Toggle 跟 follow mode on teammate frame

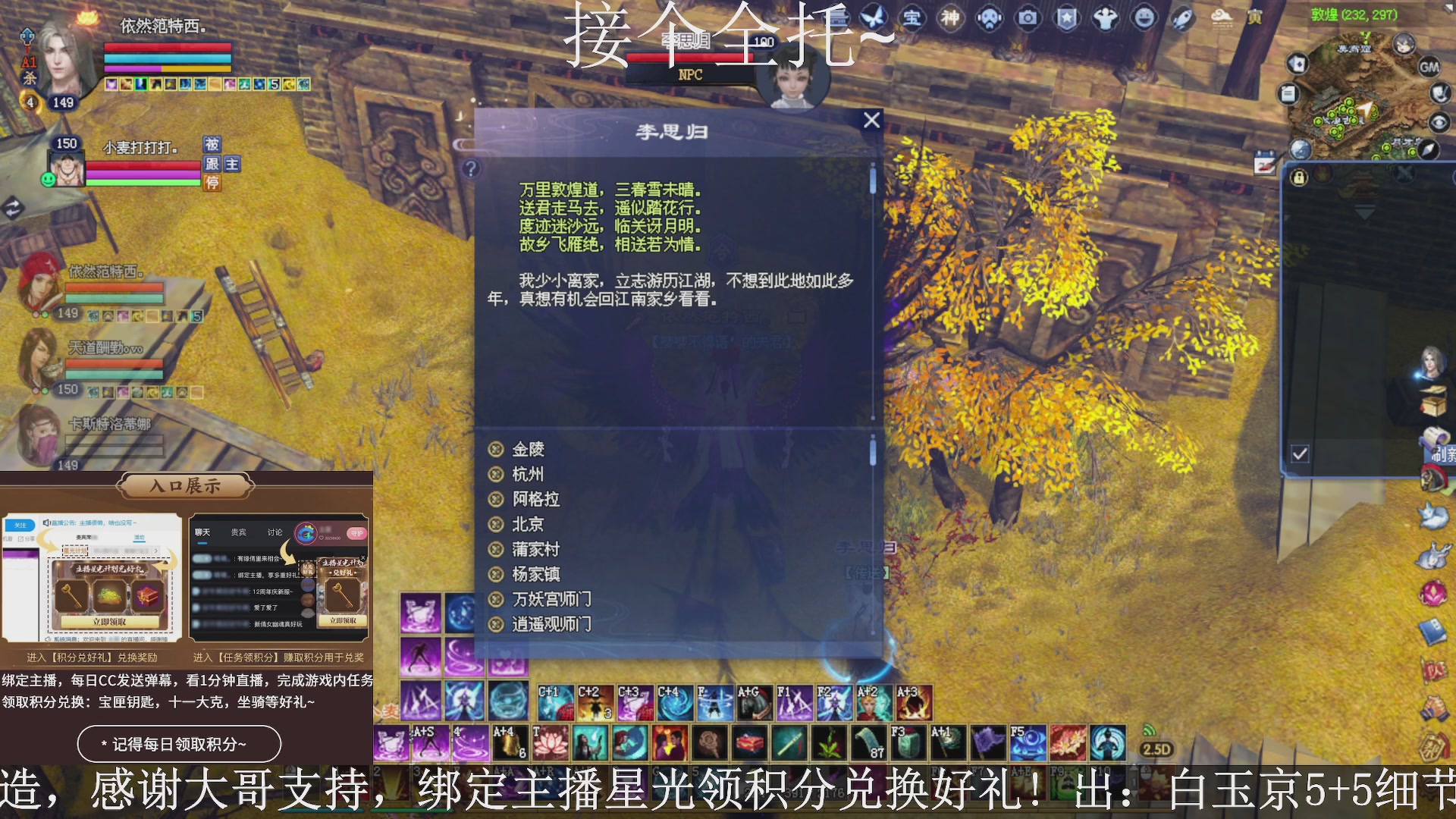211,164
